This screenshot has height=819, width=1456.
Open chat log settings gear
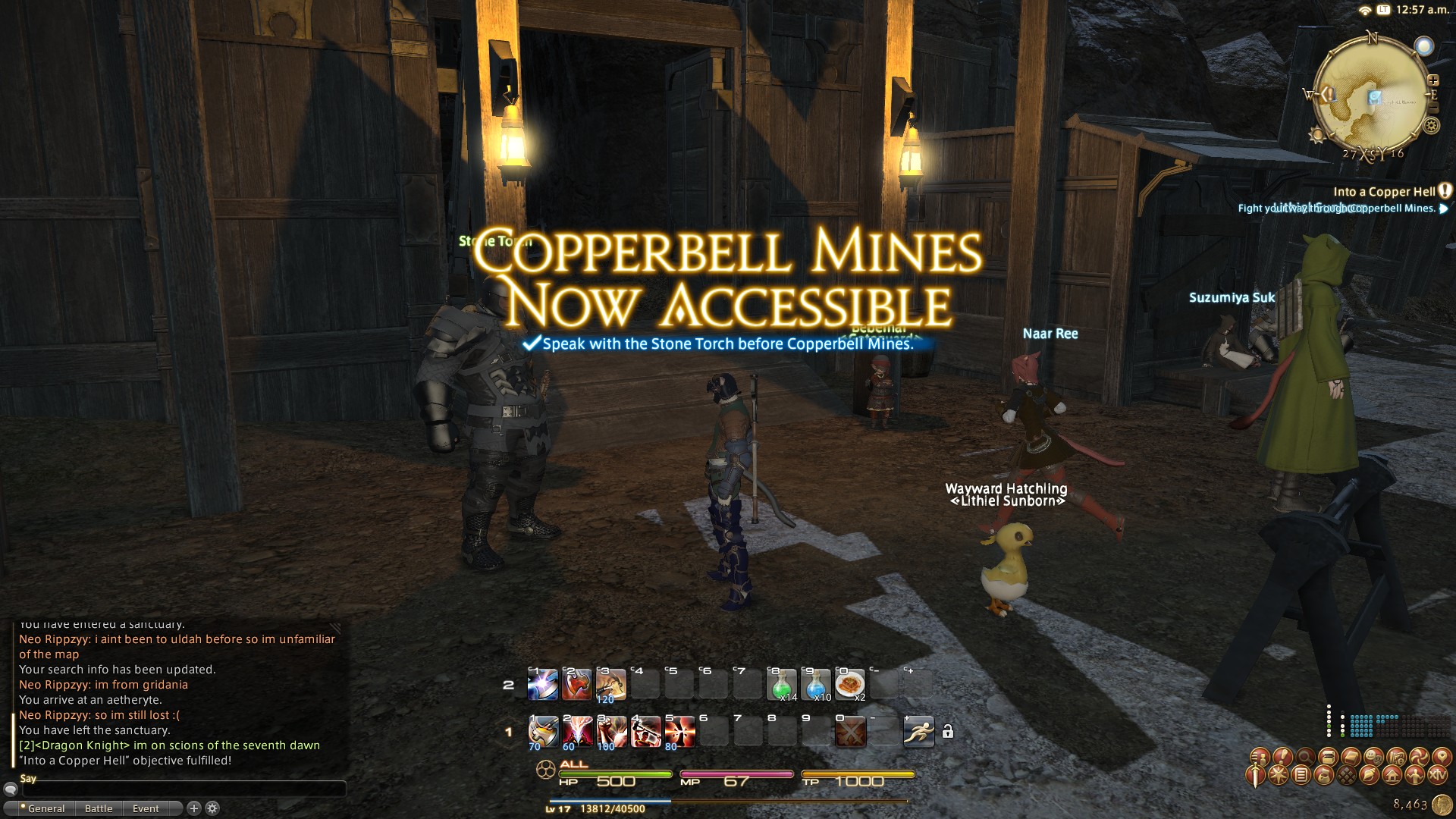(x=213, y=808)
